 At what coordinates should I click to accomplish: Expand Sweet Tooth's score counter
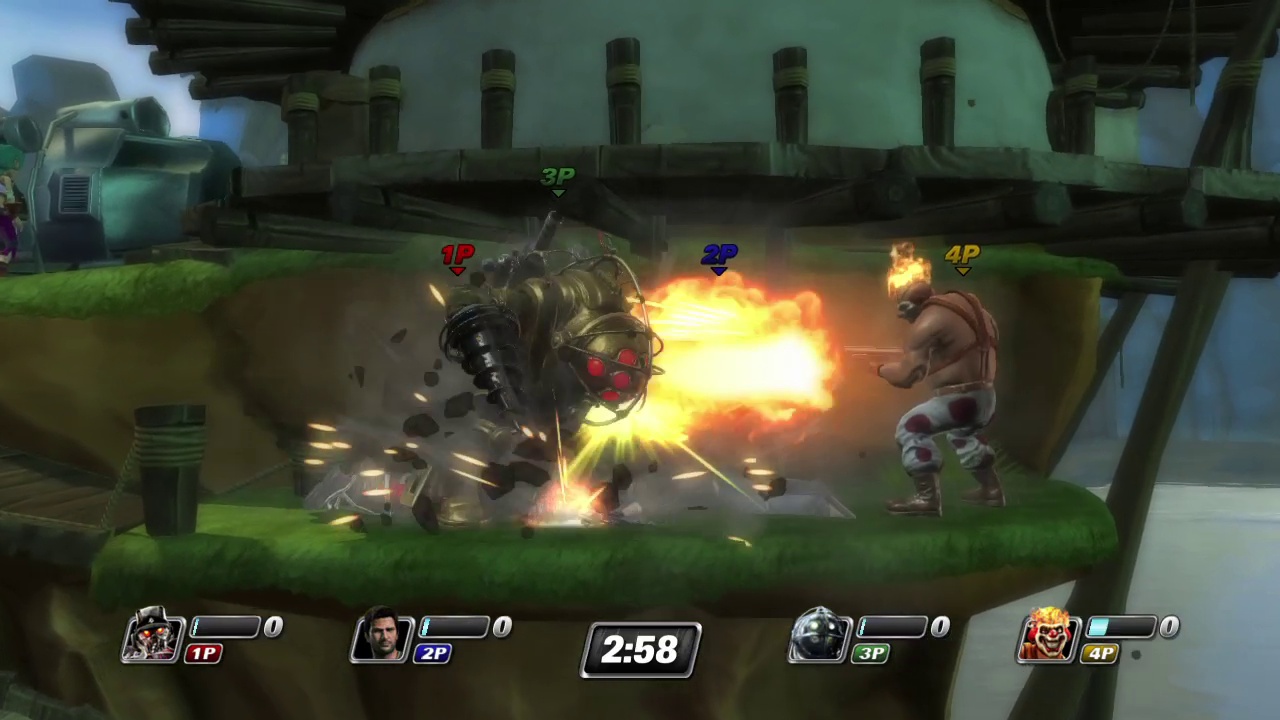1168,626
